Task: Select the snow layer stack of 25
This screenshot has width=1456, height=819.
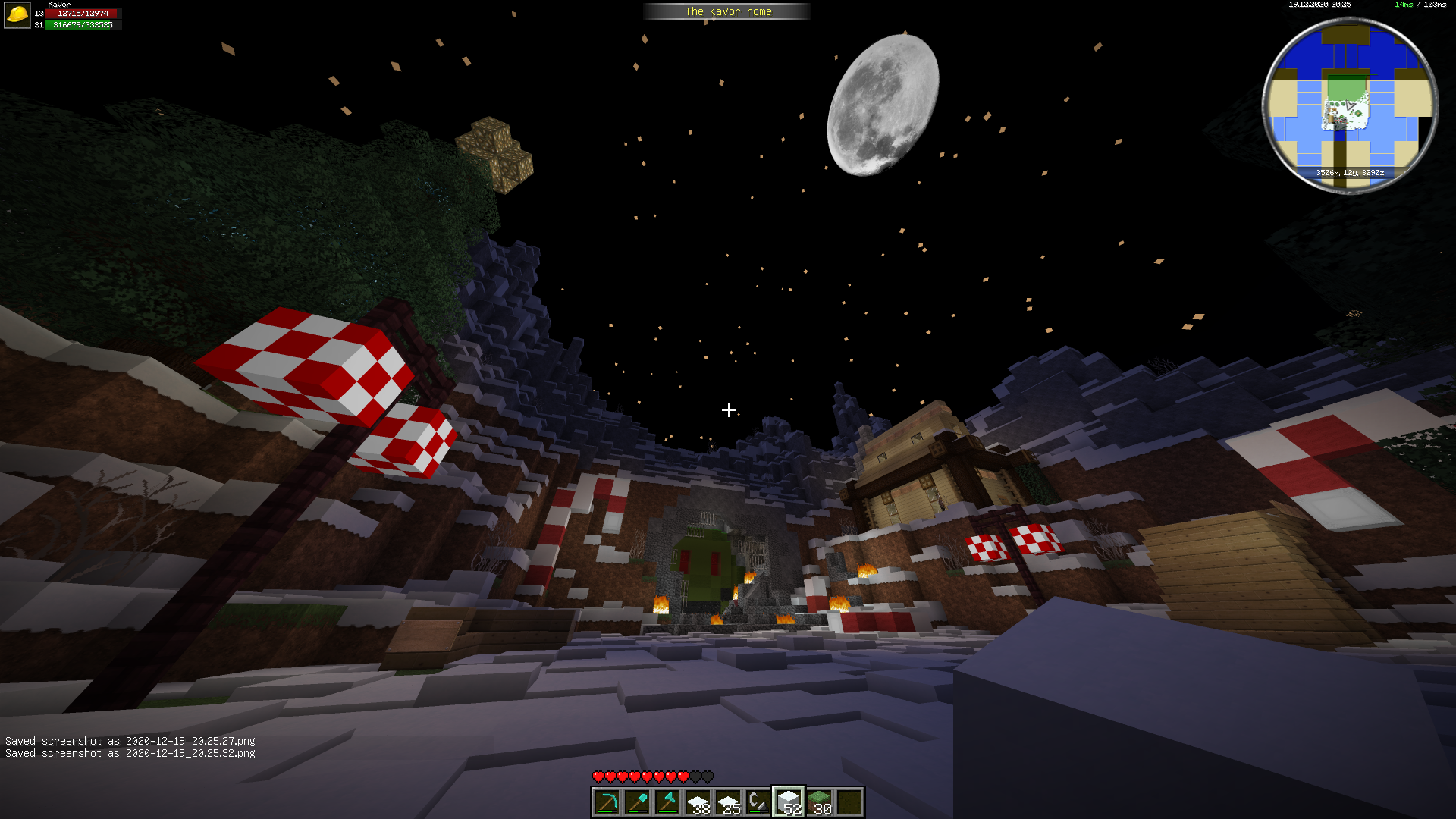Action: click(728, 802)
